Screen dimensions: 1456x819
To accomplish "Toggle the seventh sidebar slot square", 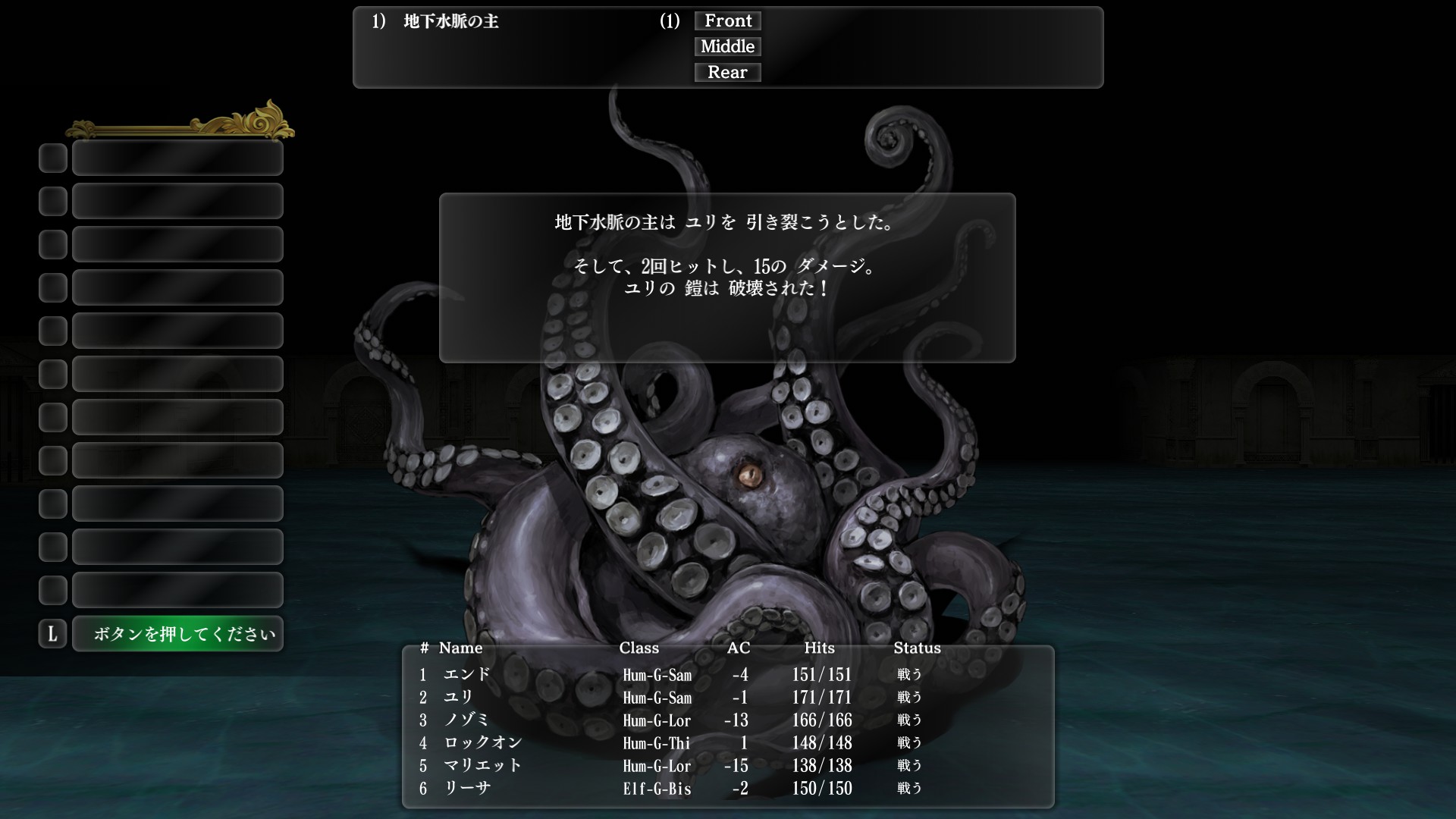I will (x=52, y=417).
